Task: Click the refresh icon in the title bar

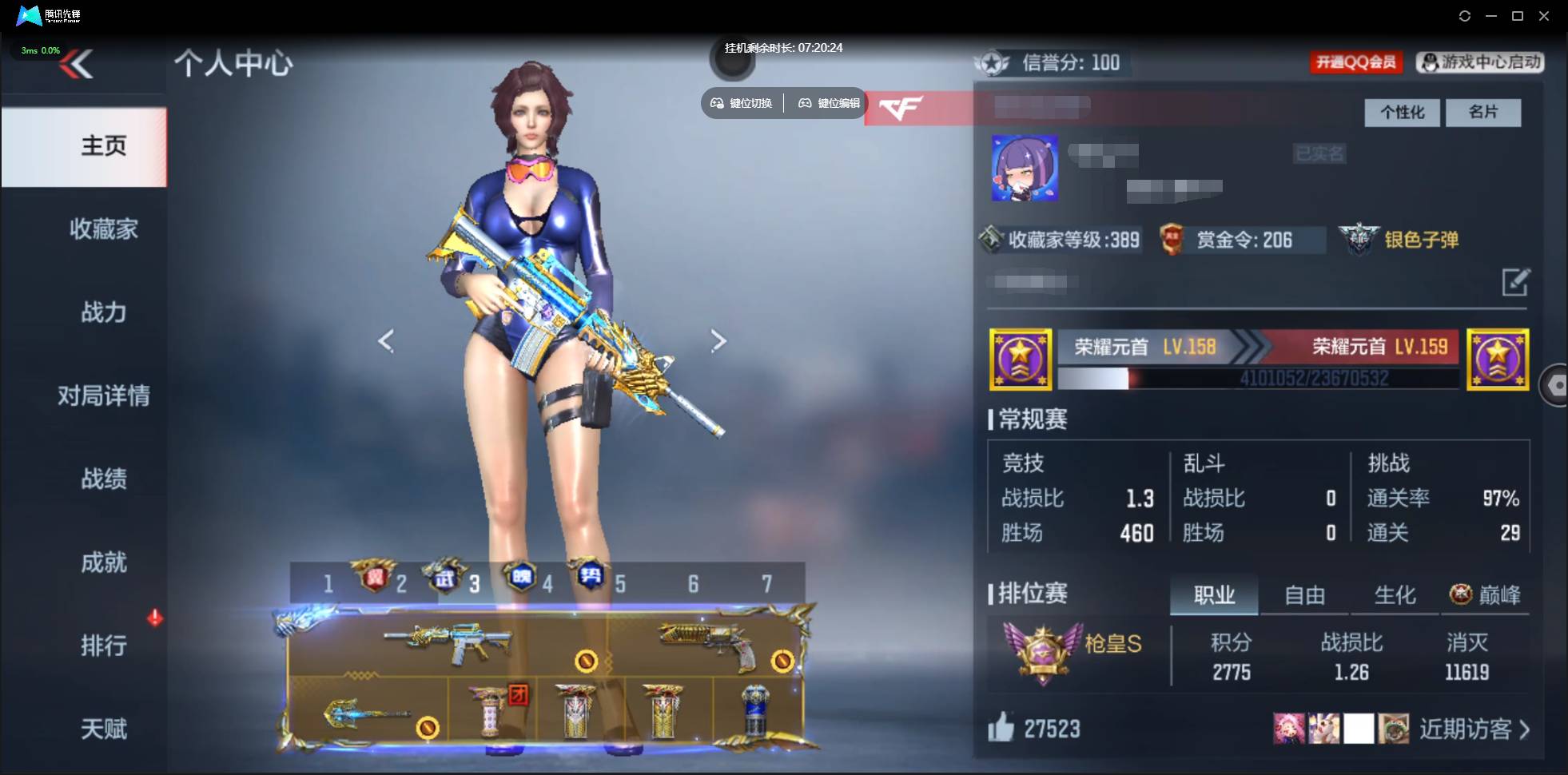Action: click(1466, 15)
